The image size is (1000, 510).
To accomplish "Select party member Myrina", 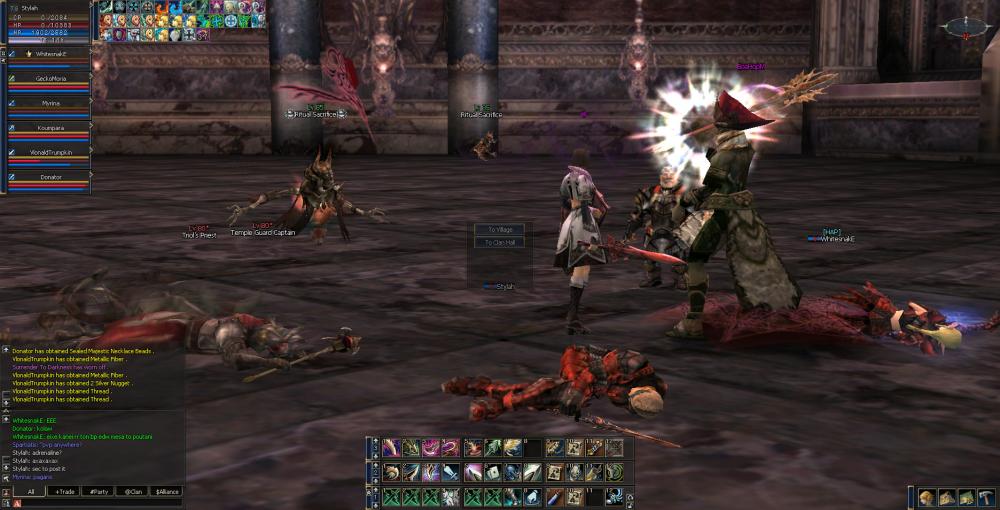I will tap(50, 104).
